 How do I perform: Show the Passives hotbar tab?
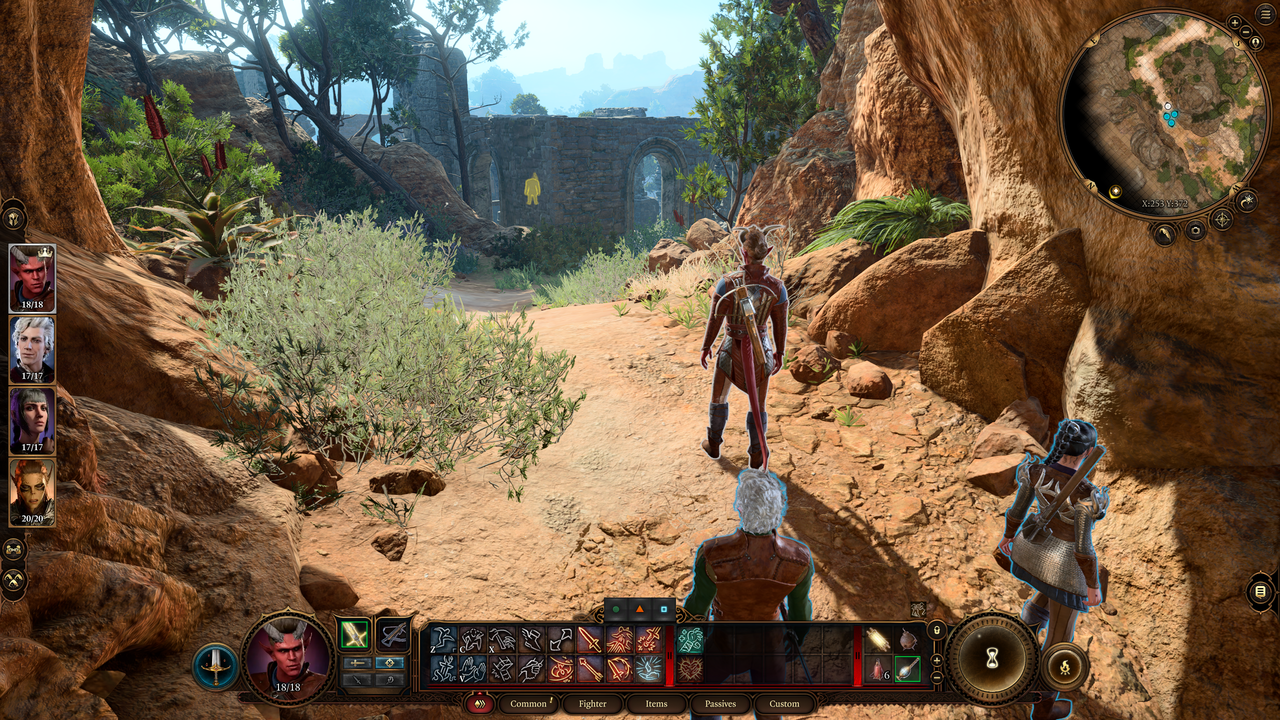(720, 704)
